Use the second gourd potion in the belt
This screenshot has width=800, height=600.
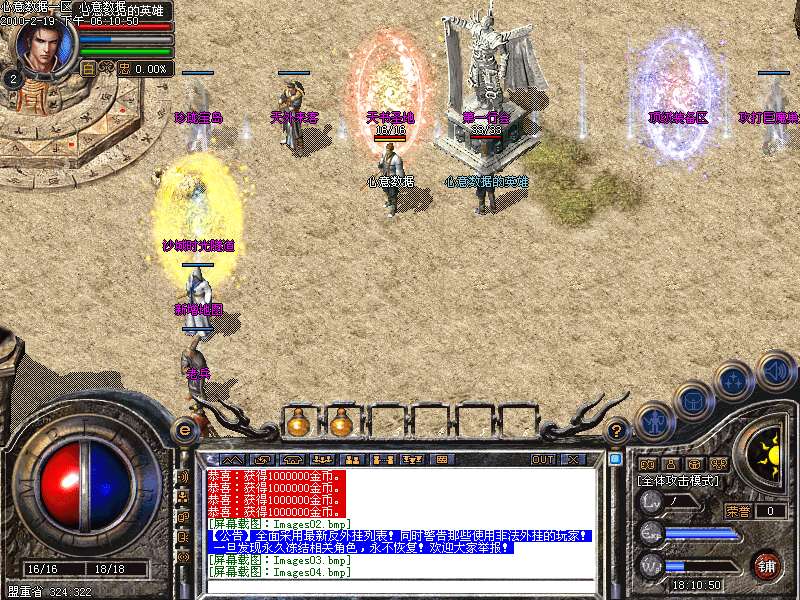click(x=341, y=423)
